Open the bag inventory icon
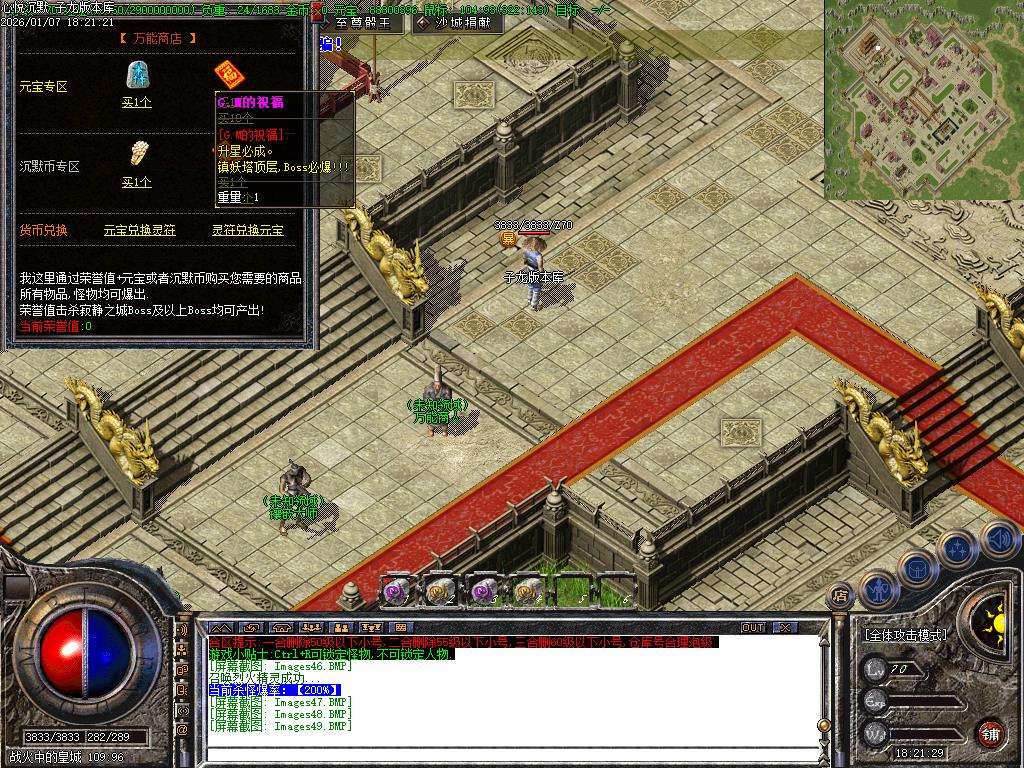 918,567
